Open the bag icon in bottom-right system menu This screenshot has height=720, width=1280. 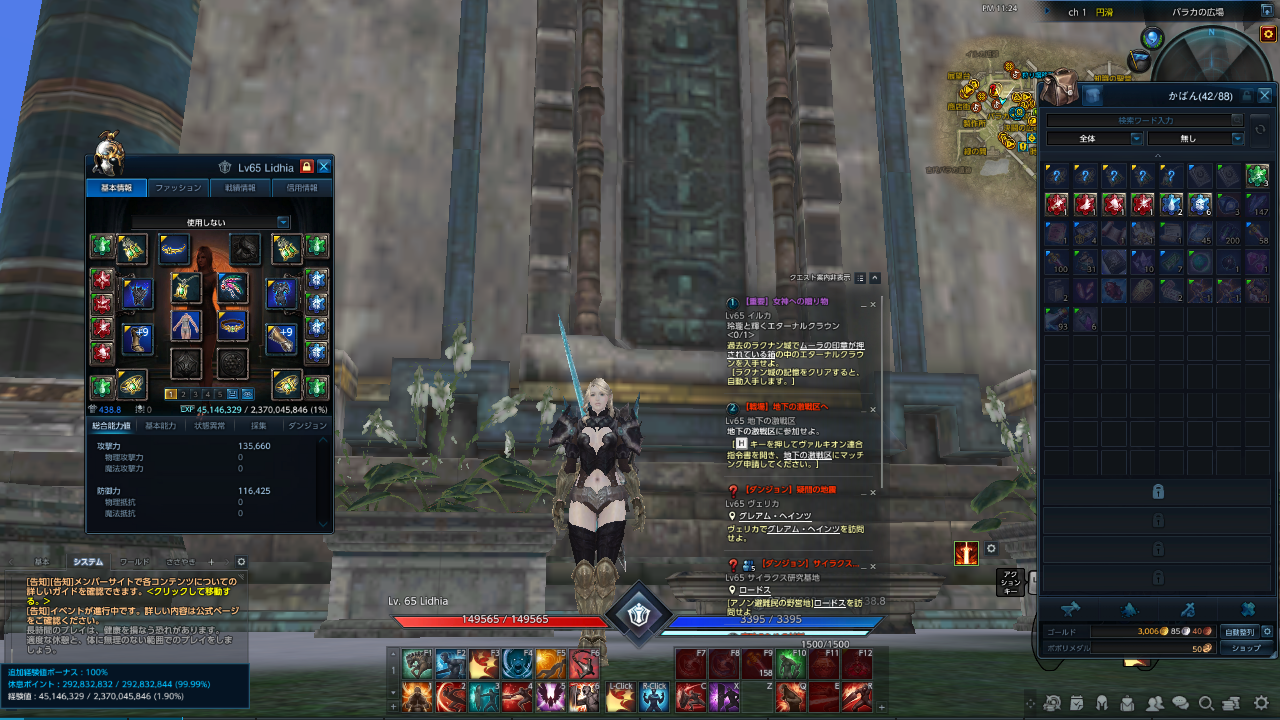click(1128, 704)
